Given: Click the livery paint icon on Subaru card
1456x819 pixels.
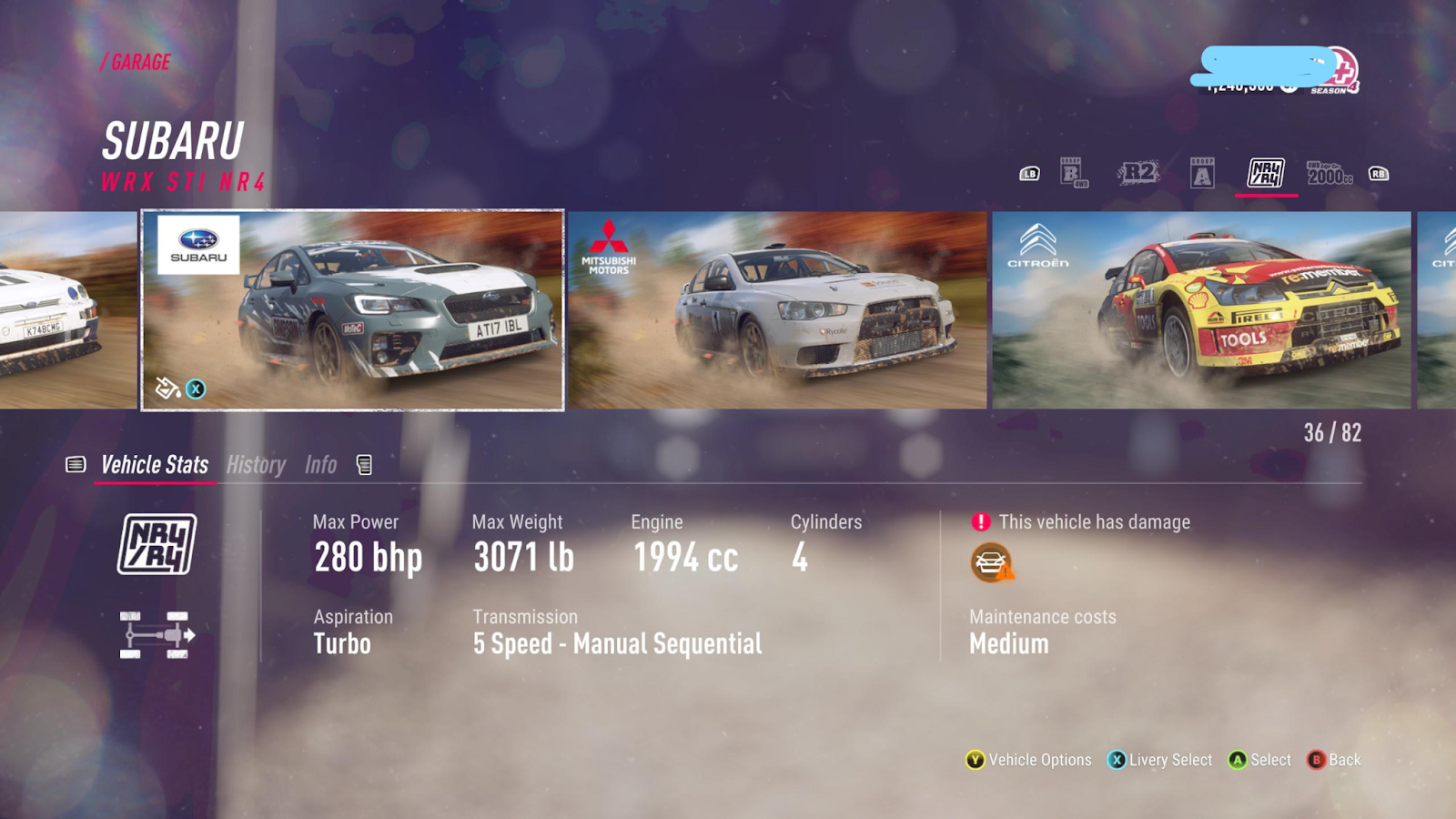Looking at the screenshot, I should click(x=167, y=389).
